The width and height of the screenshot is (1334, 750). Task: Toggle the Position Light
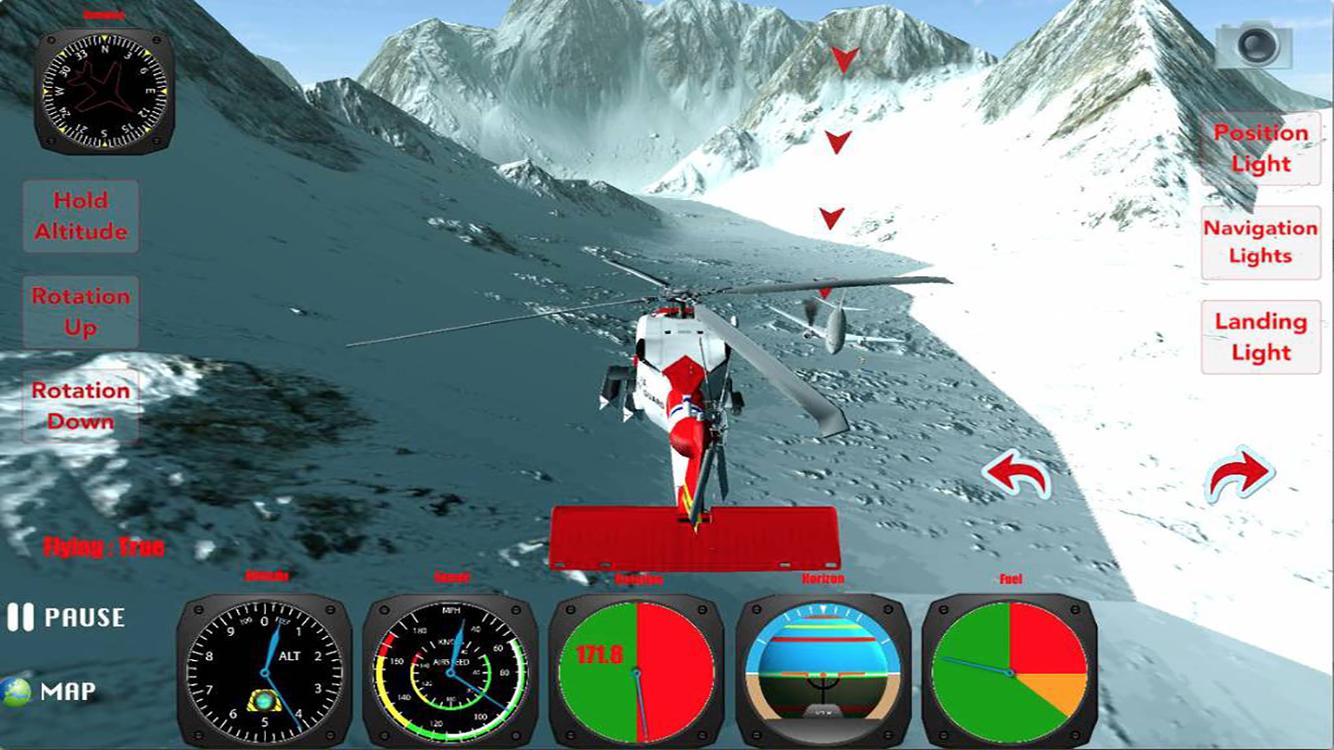pyautogui.click(x=1260, y=148)
